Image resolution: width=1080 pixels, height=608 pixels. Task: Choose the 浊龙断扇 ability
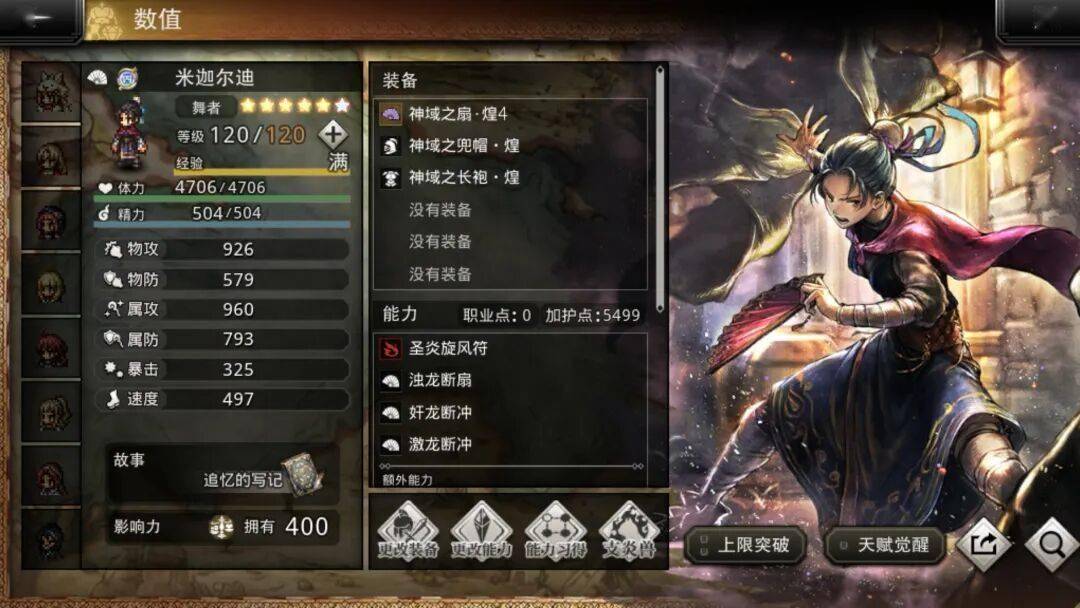point(510,381)
